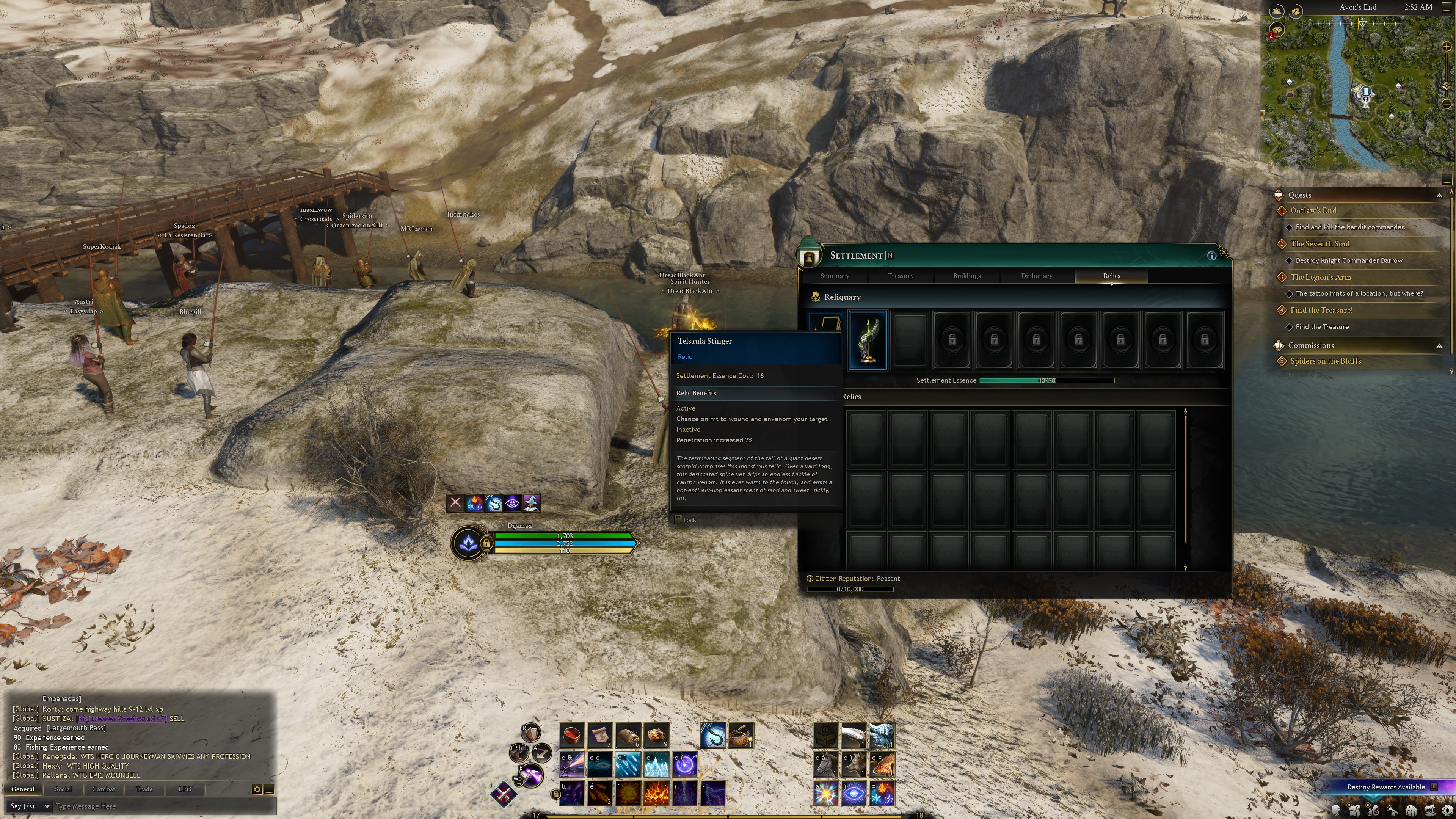
Task: Activate the ice spikes ability
Action: pos(656,765)
